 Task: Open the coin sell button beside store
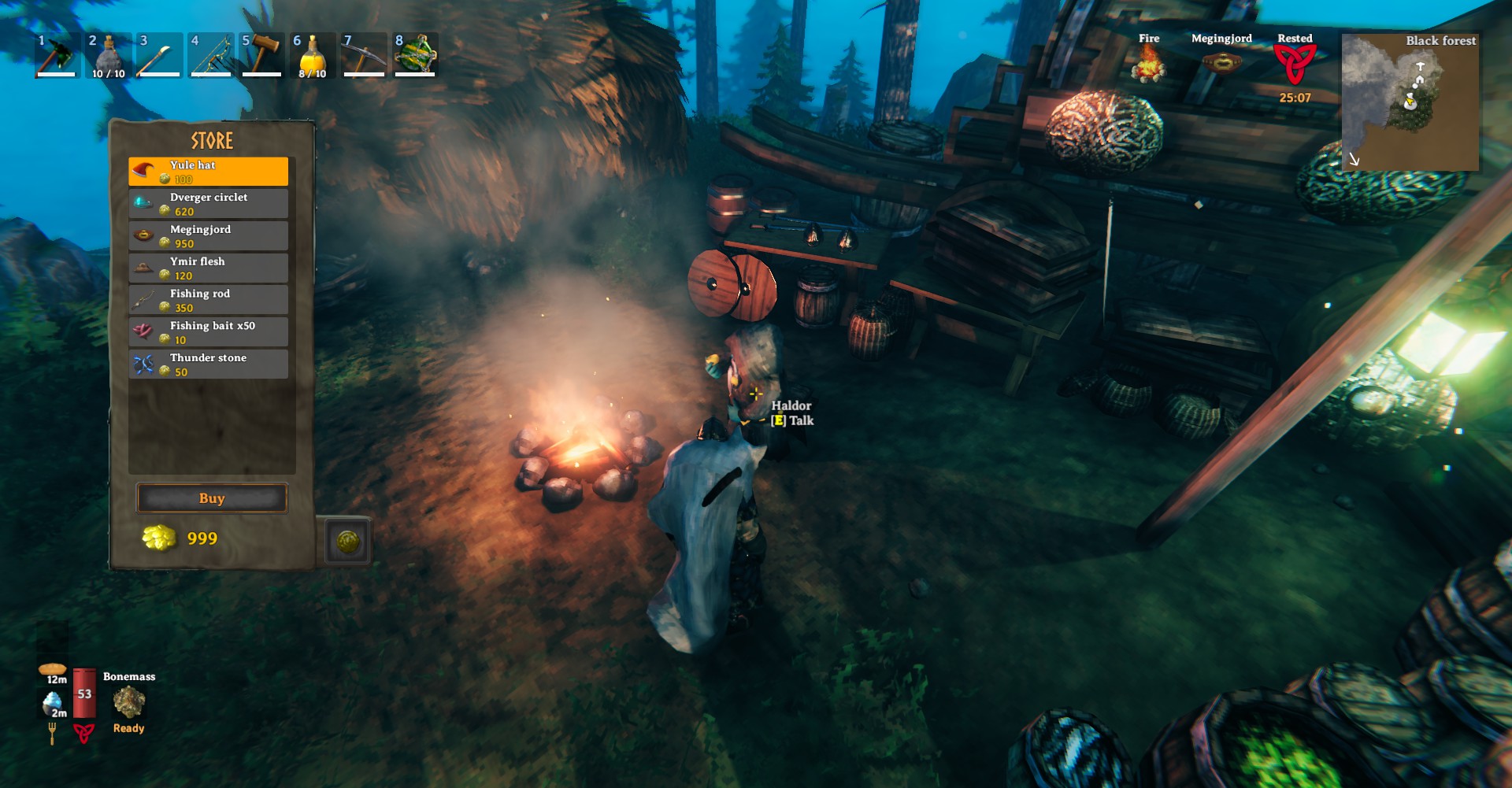(x=347, y=541)
